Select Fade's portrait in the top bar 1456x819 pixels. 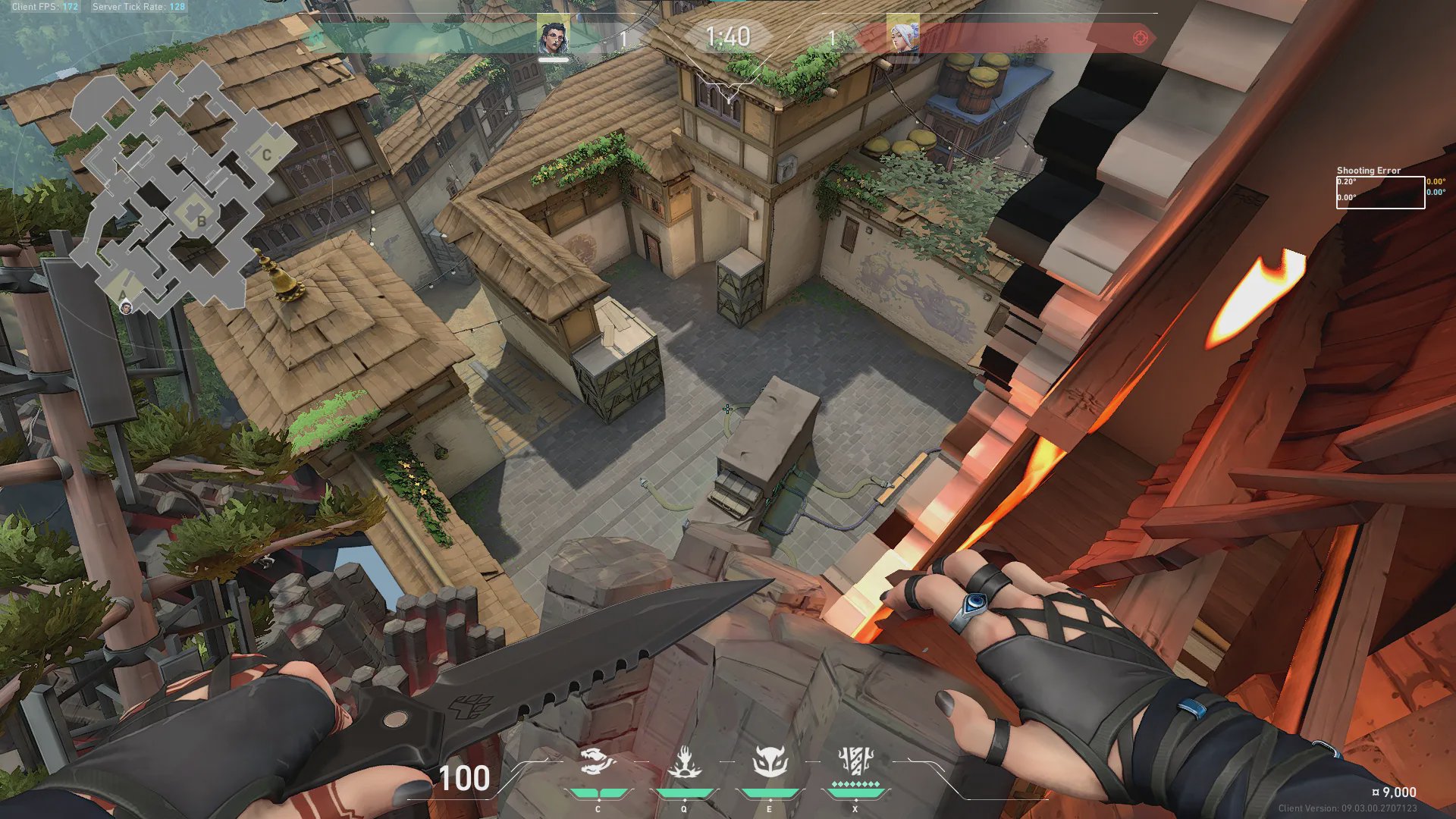point(553,37)
